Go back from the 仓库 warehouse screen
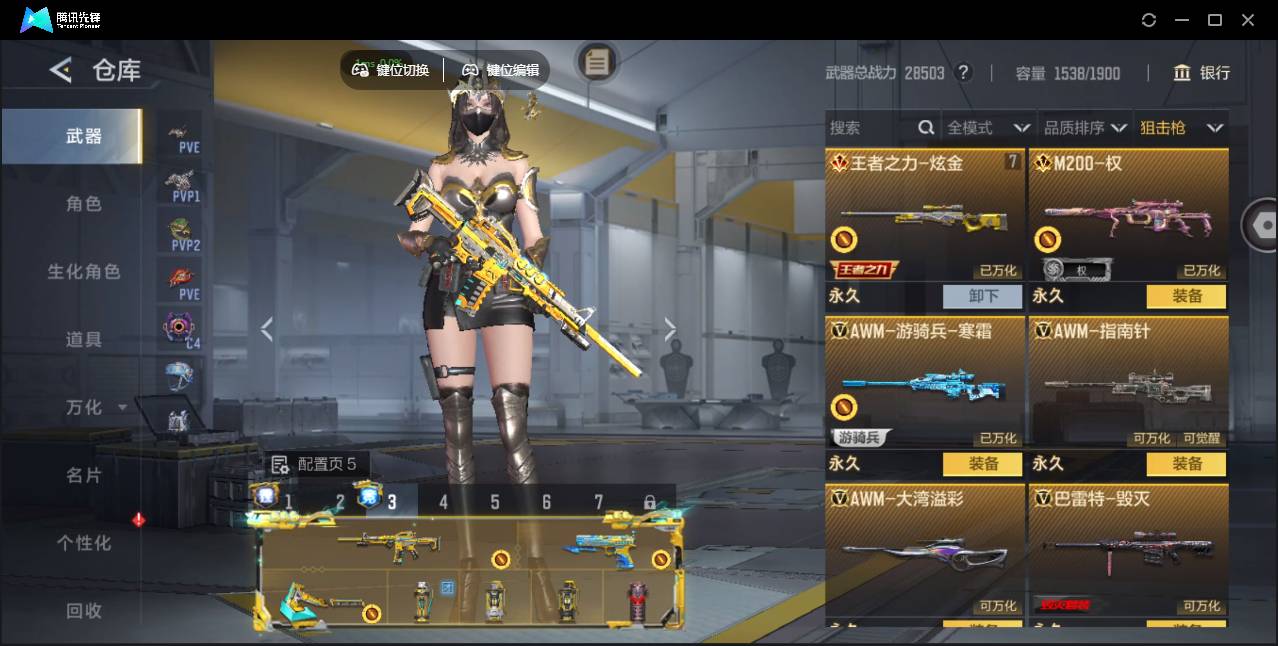 [x=61, y=70]
